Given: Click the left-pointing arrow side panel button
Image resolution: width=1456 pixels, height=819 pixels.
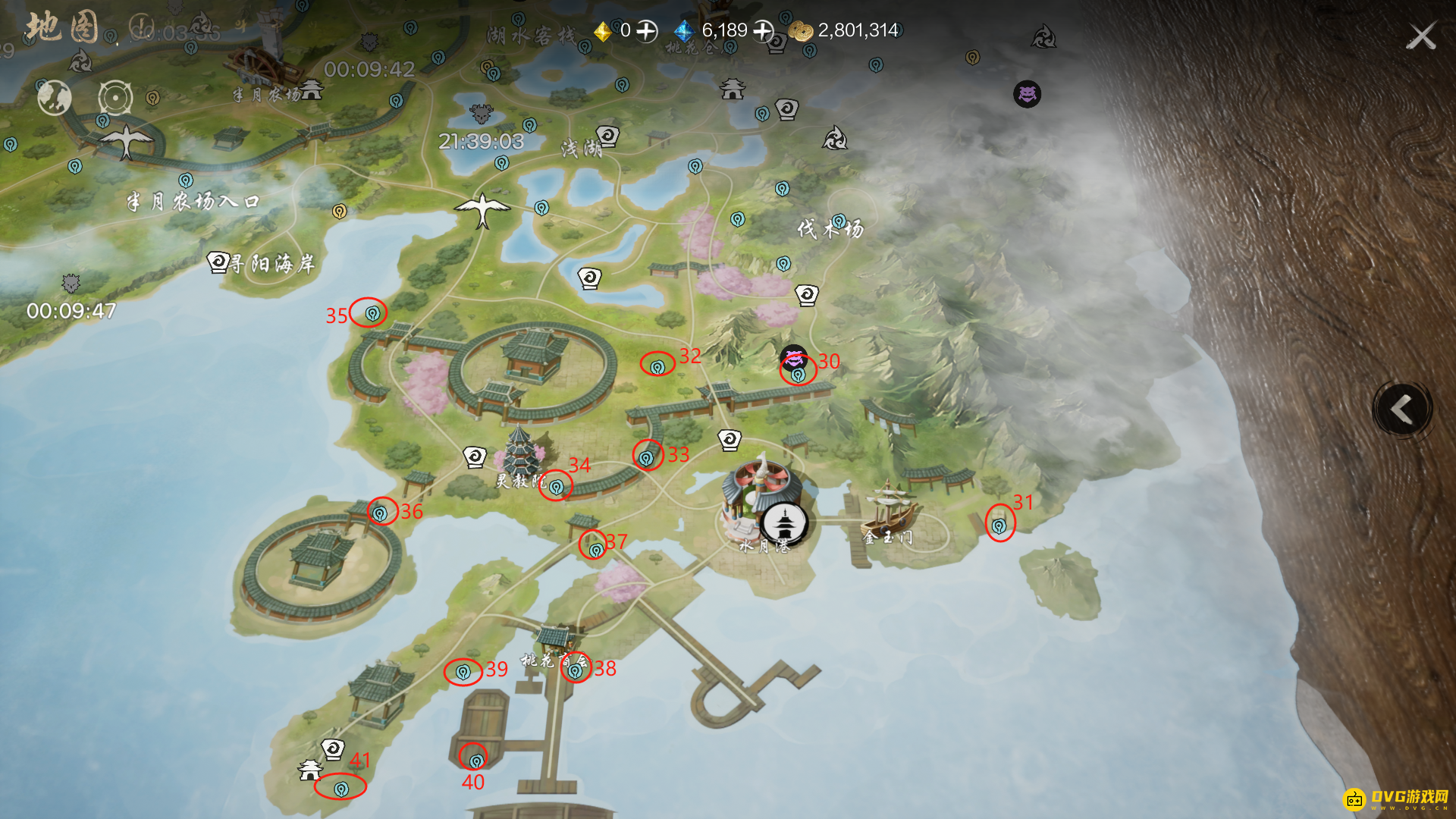Looking at the screenshot, I should coord(1402,409).
